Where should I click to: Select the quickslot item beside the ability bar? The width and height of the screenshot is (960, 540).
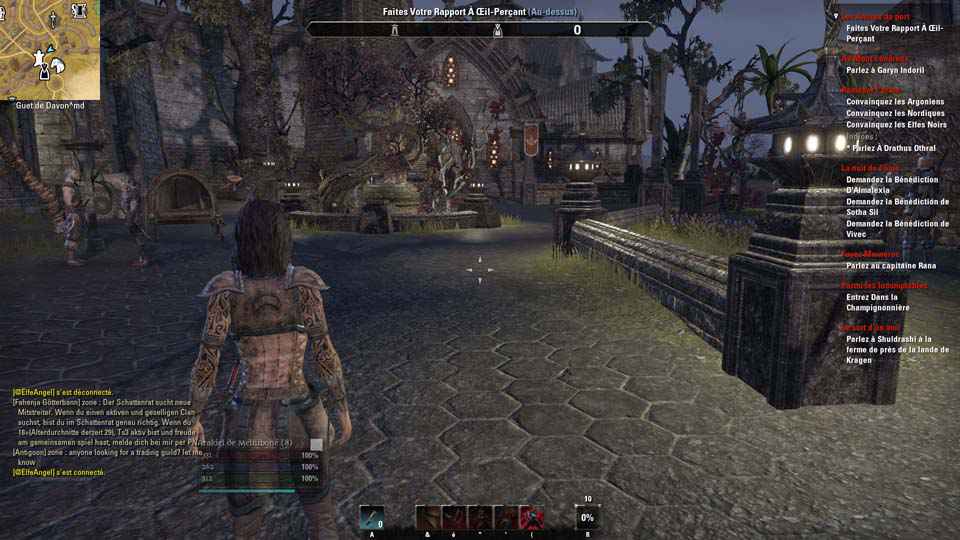[x=372, y=517]
